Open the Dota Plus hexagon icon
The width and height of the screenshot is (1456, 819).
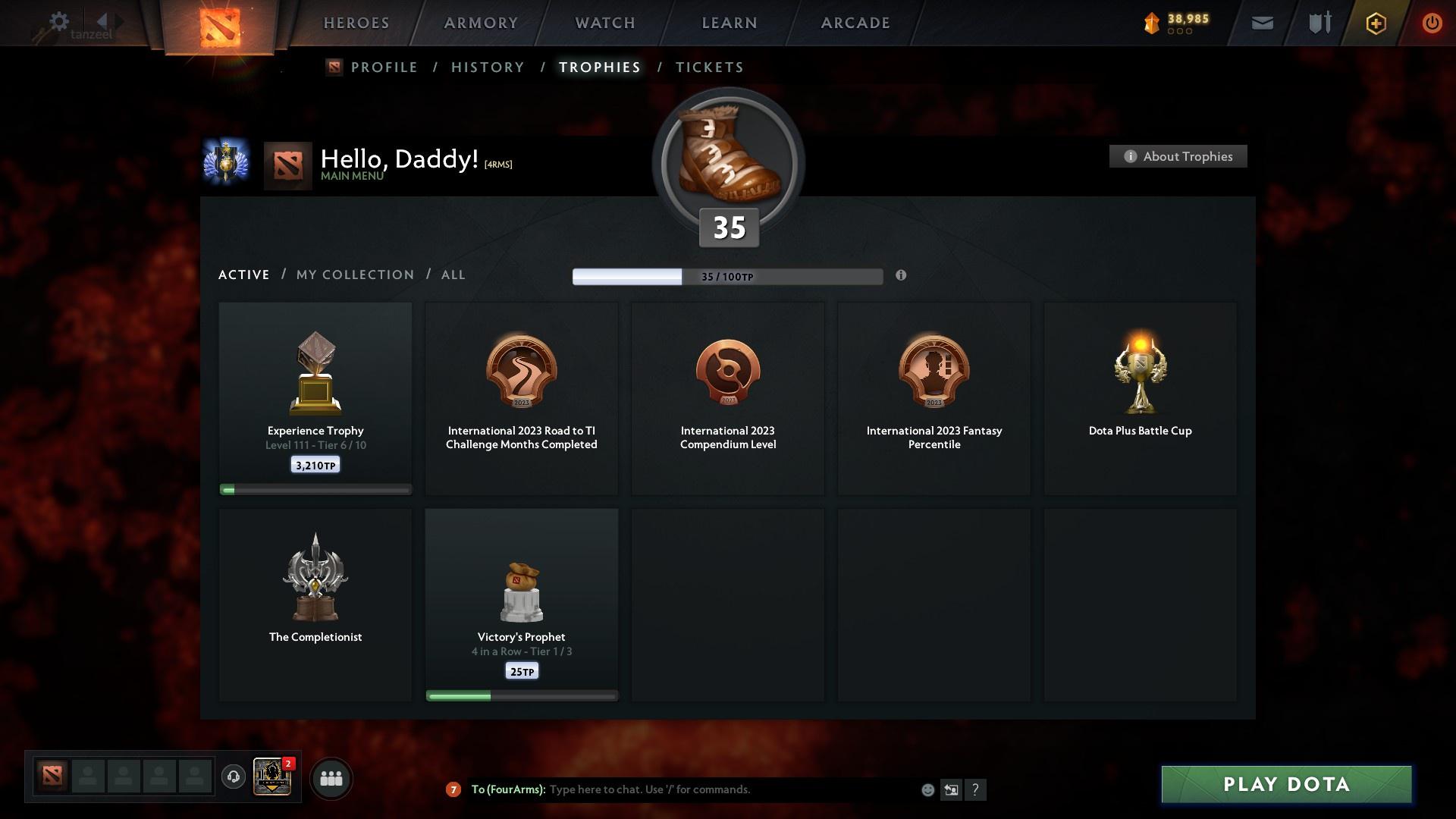click(x=1375, y=23)
